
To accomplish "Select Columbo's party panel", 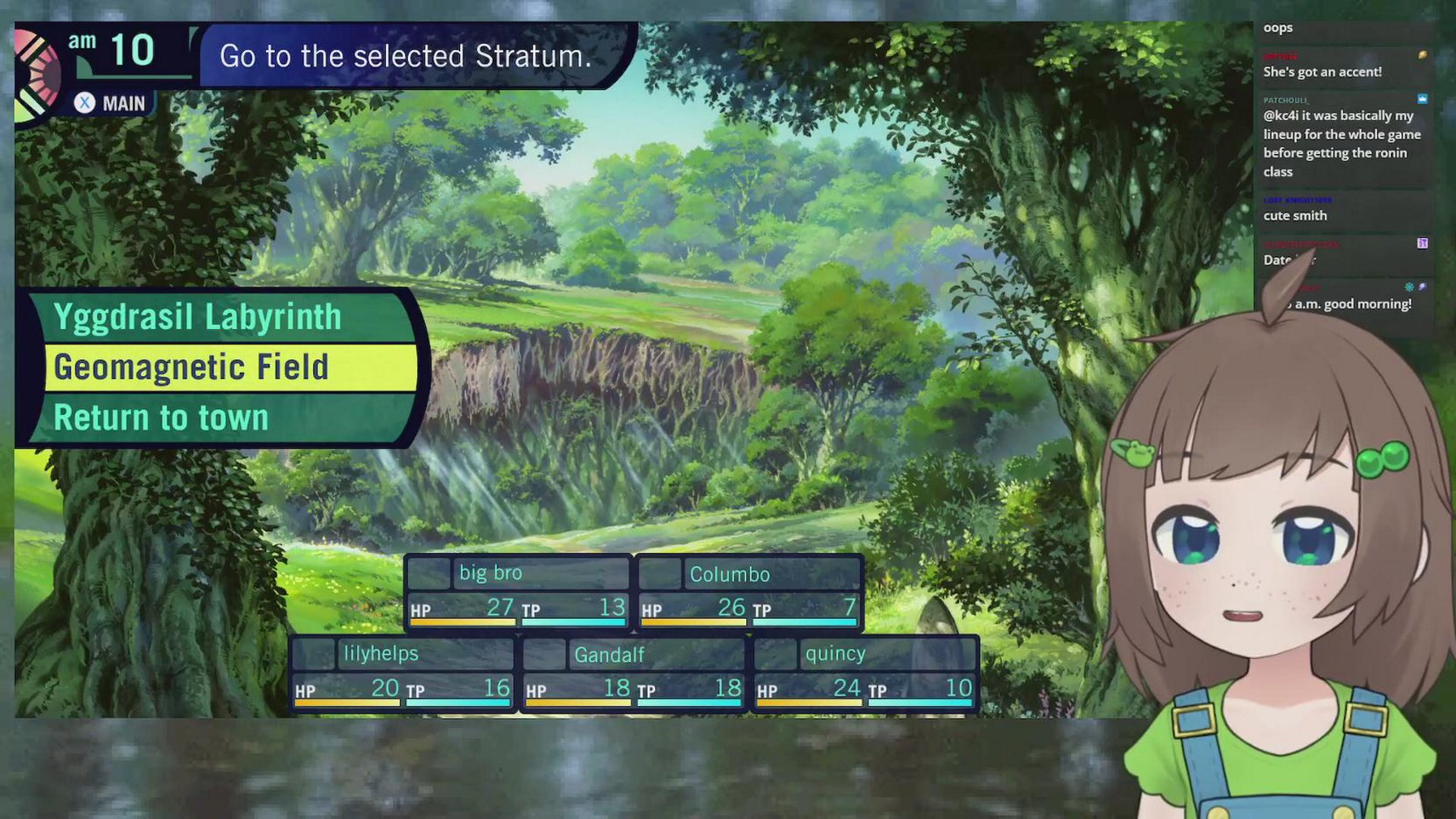I will pyautogui.click(x=749, y=593).
